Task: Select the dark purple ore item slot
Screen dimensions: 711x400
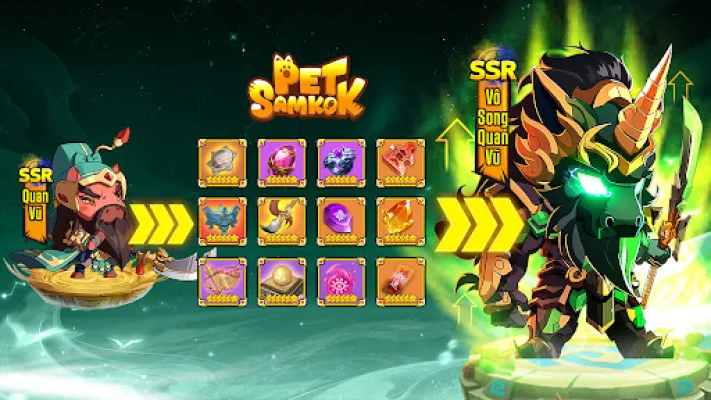Action: tap(341, 163)
